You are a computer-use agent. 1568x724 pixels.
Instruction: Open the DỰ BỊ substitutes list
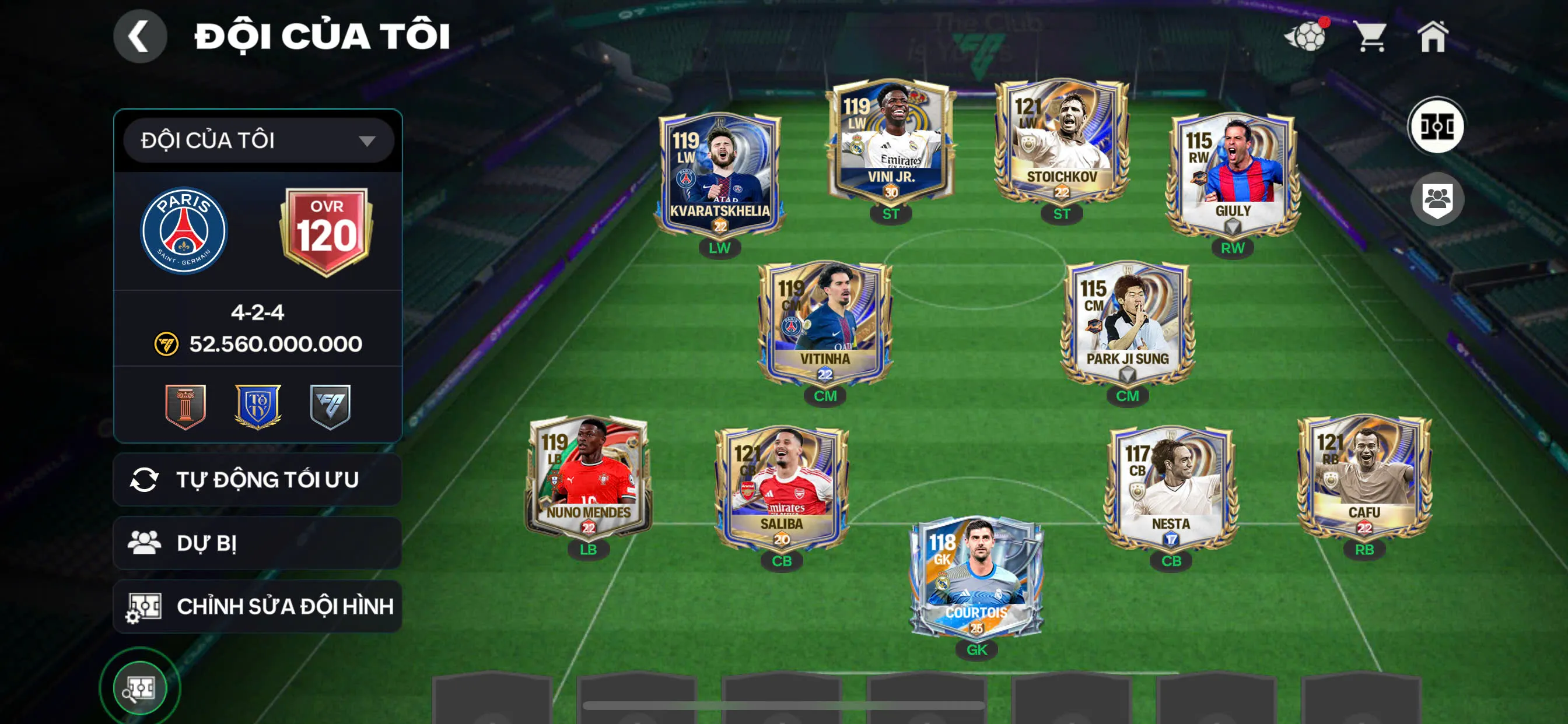tap(257, 543)
